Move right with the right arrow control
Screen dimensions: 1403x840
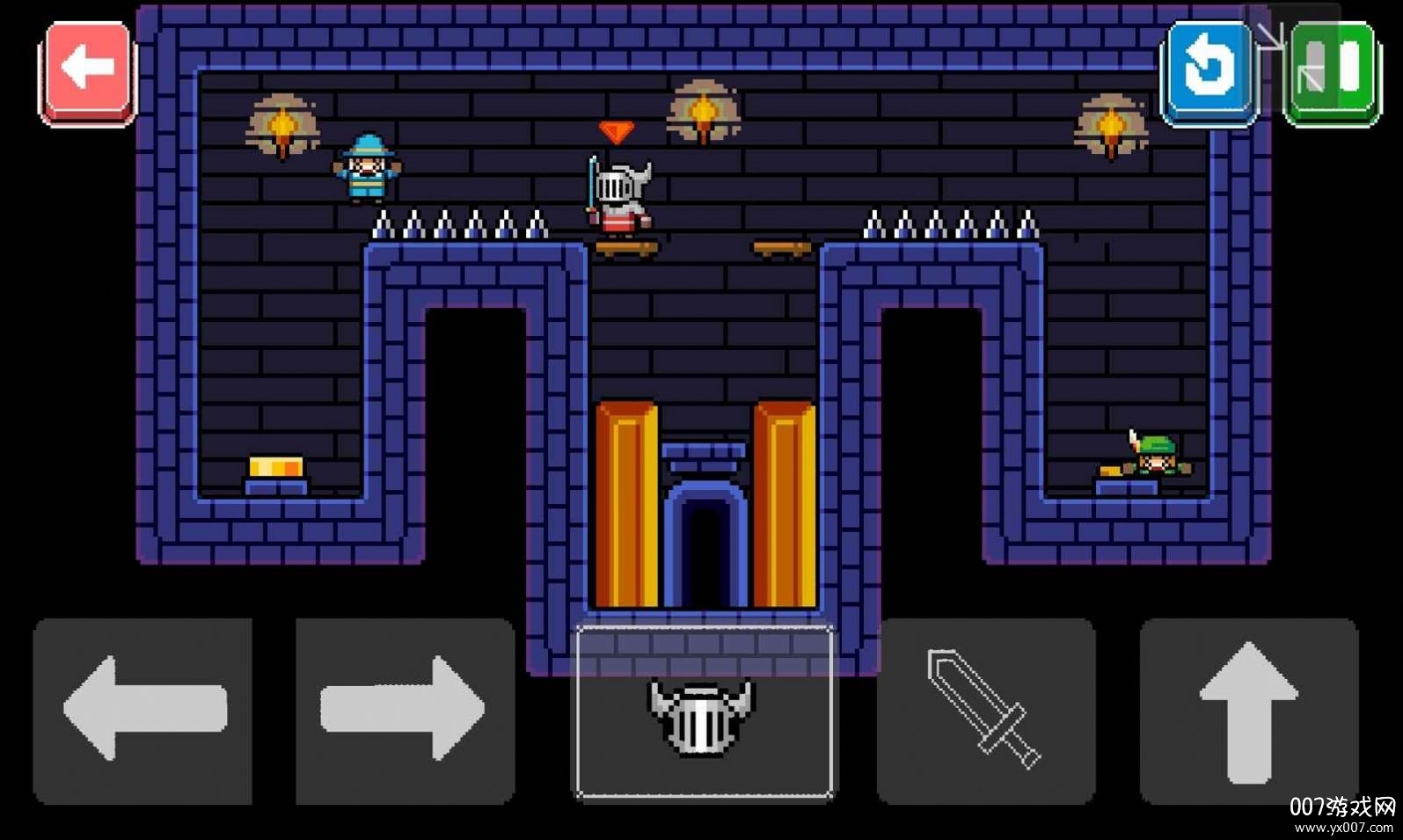pos(405,711)
